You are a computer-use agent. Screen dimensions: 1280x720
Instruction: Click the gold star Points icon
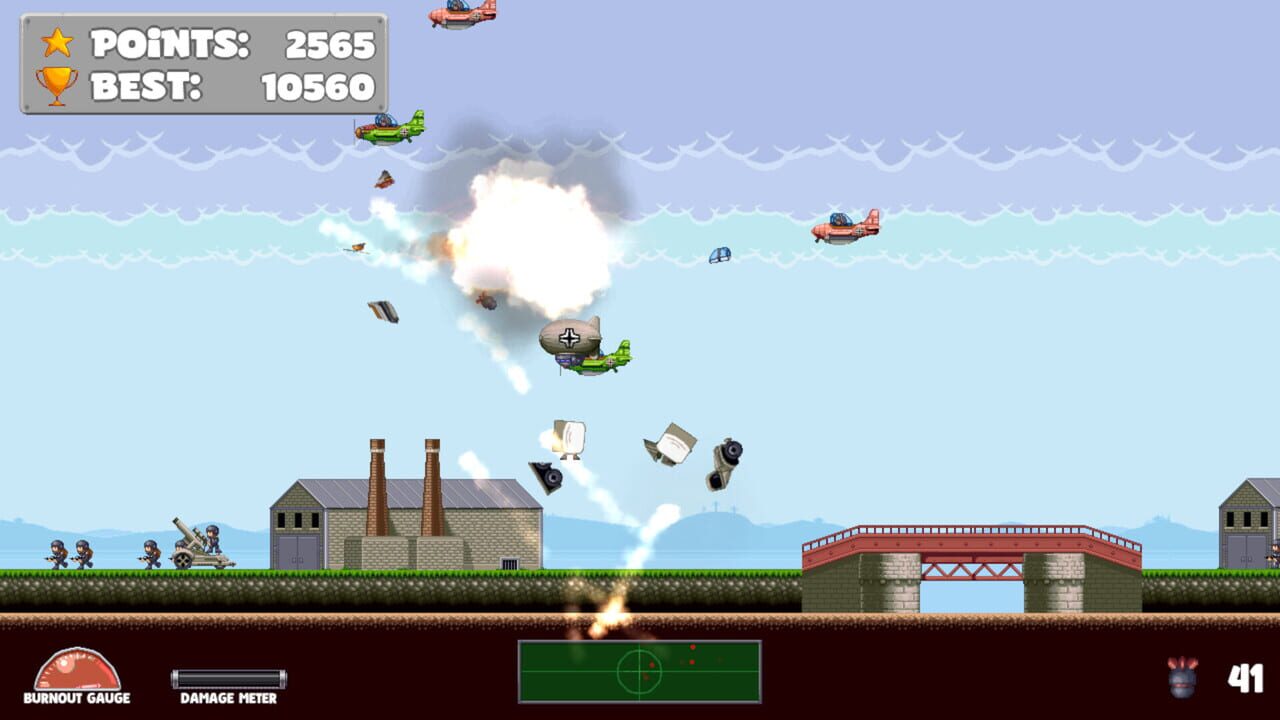tap(57, 43)
